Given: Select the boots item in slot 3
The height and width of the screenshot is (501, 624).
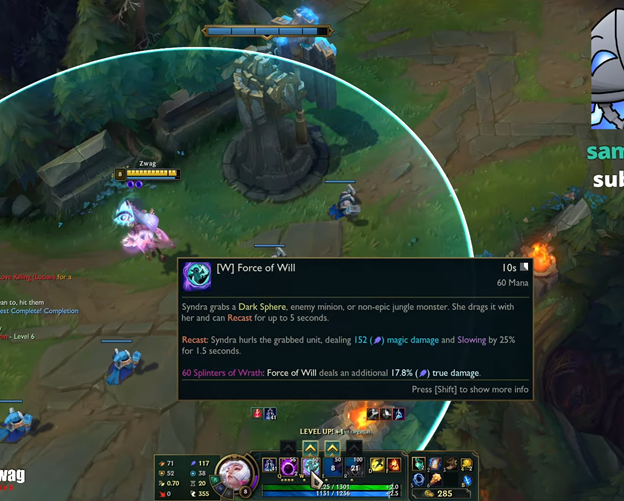Looking at the screenshot, I should (x=450, y=464).
